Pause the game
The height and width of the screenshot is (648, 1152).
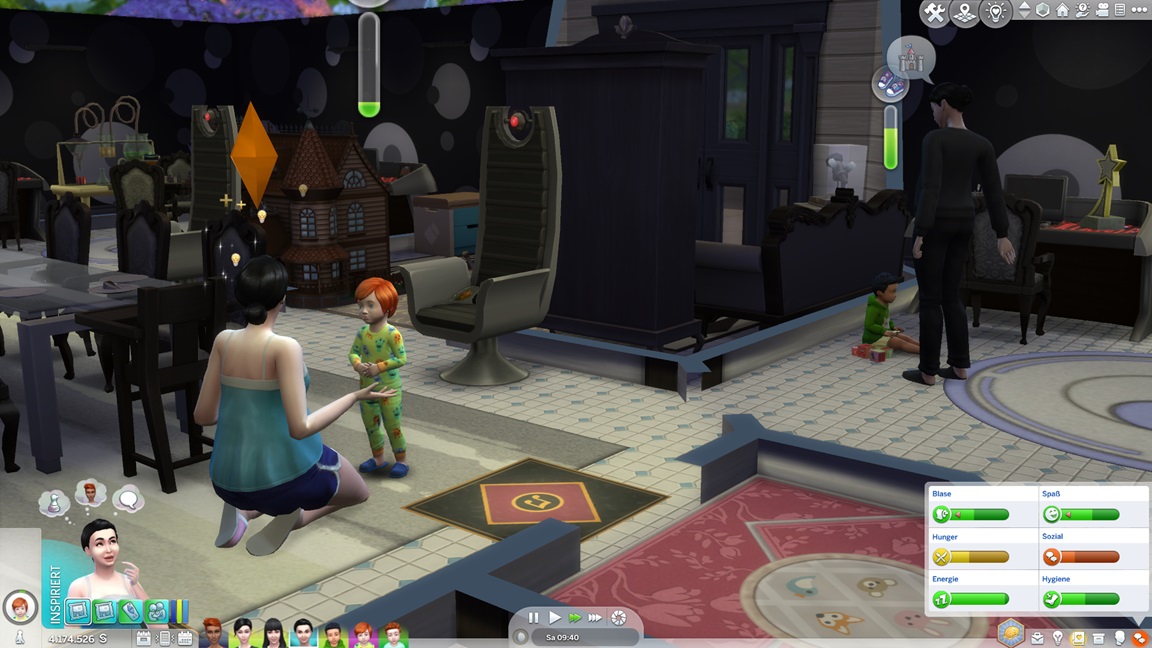(533, 618)
